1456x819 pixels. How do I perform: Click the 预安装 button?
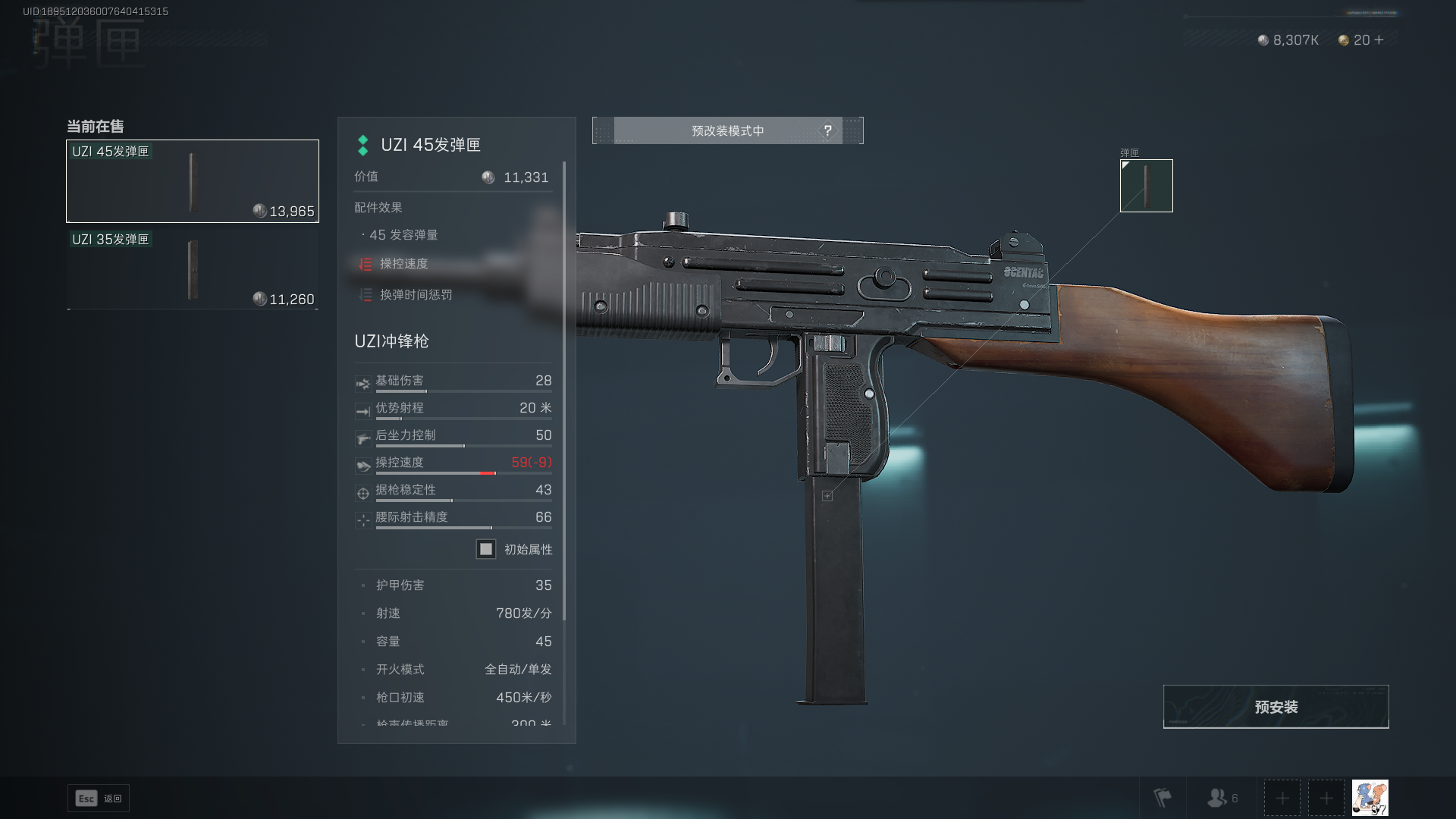pos(1276,707)
